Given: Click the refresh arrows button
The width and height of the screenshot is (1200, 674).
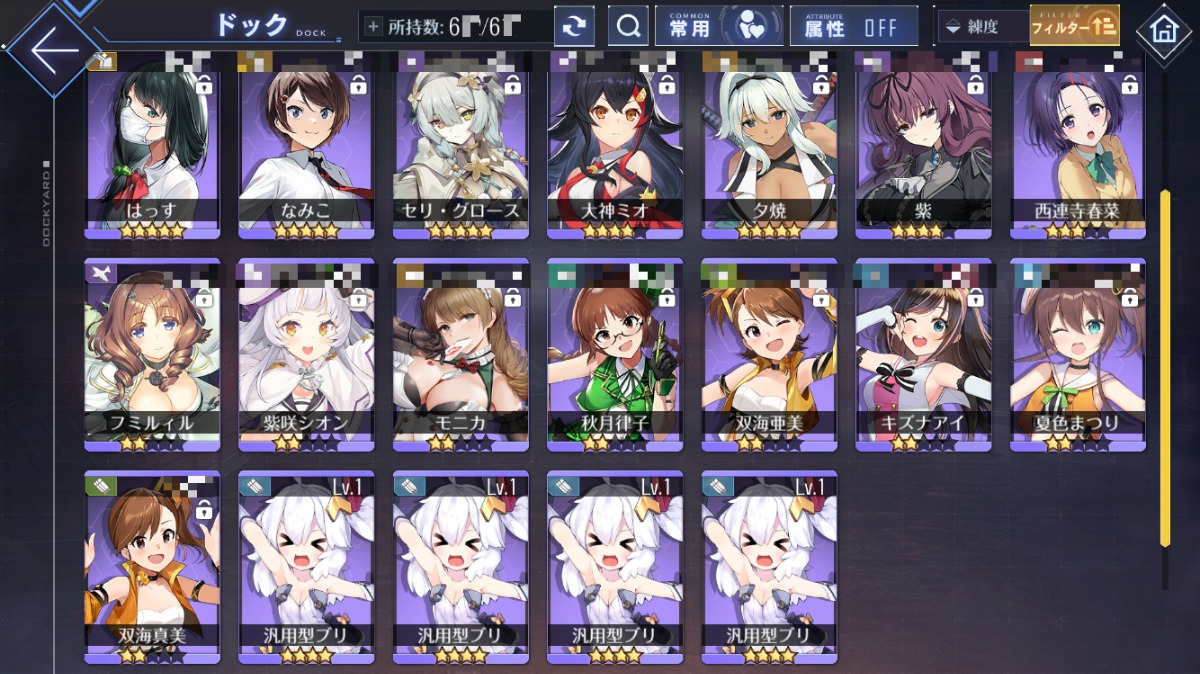Looking at the screenshot, I should tap(574, 27).
